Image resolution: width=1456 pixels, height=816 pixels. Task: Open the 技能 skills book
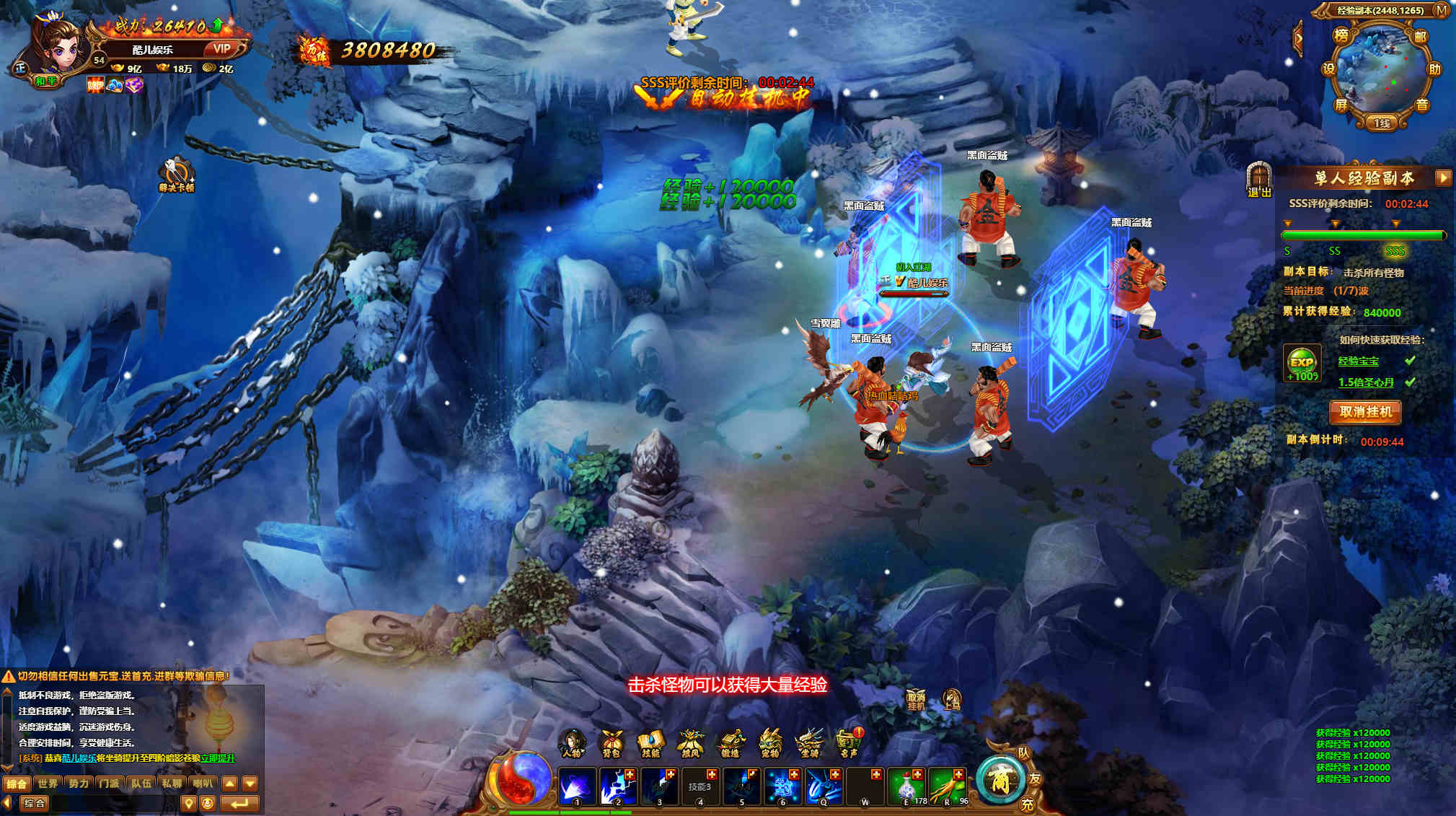pos(650,744)
